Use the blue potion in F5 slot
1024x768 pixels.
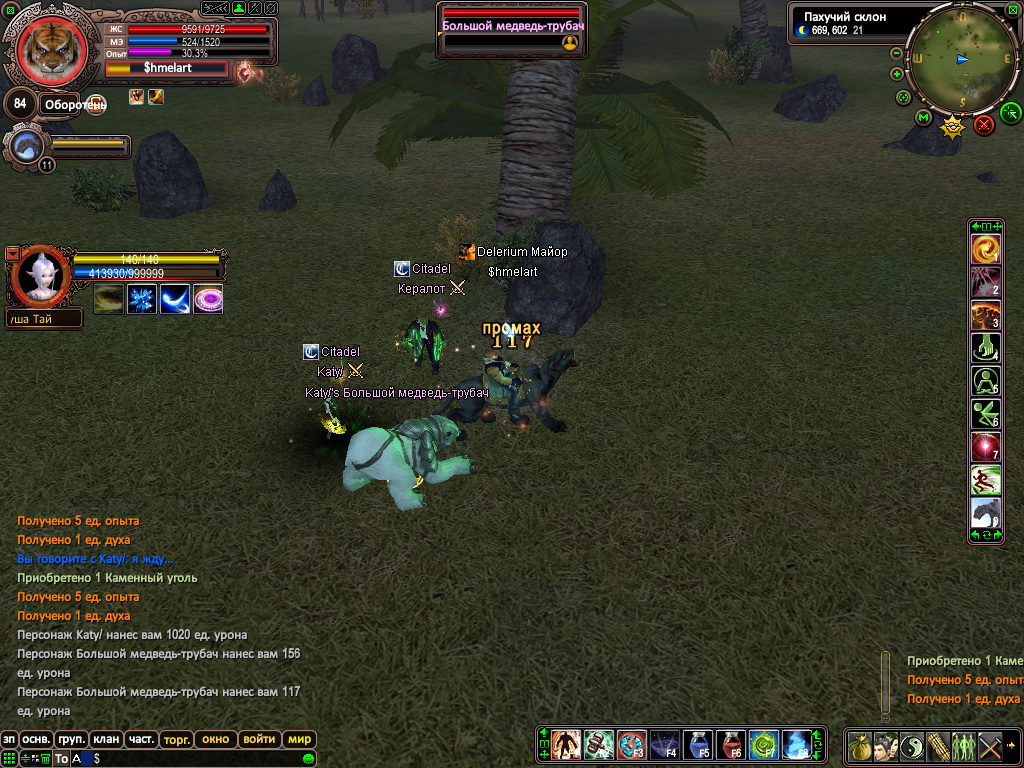(x=697, y=745)
